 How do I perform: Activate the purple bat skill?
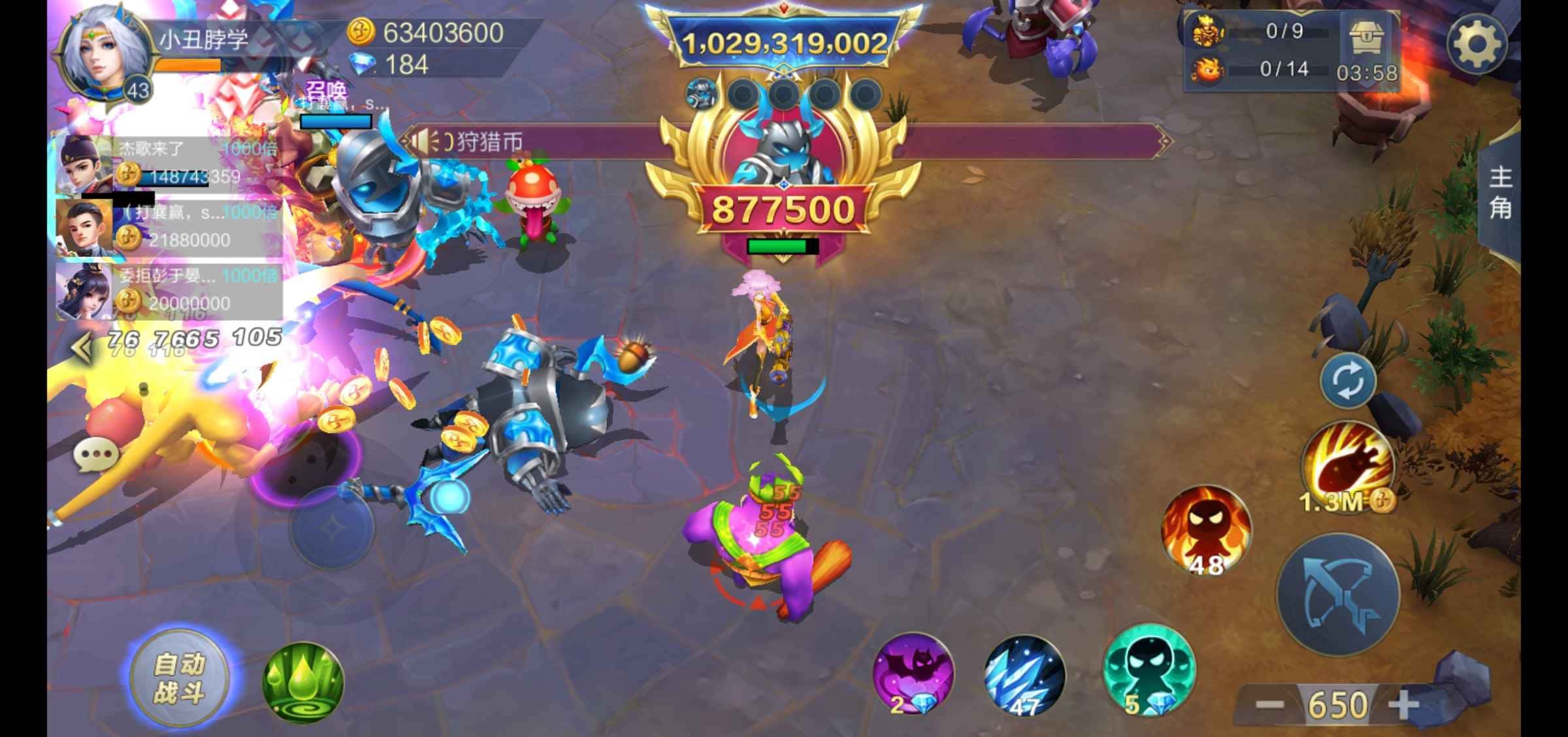click(913, 673)
